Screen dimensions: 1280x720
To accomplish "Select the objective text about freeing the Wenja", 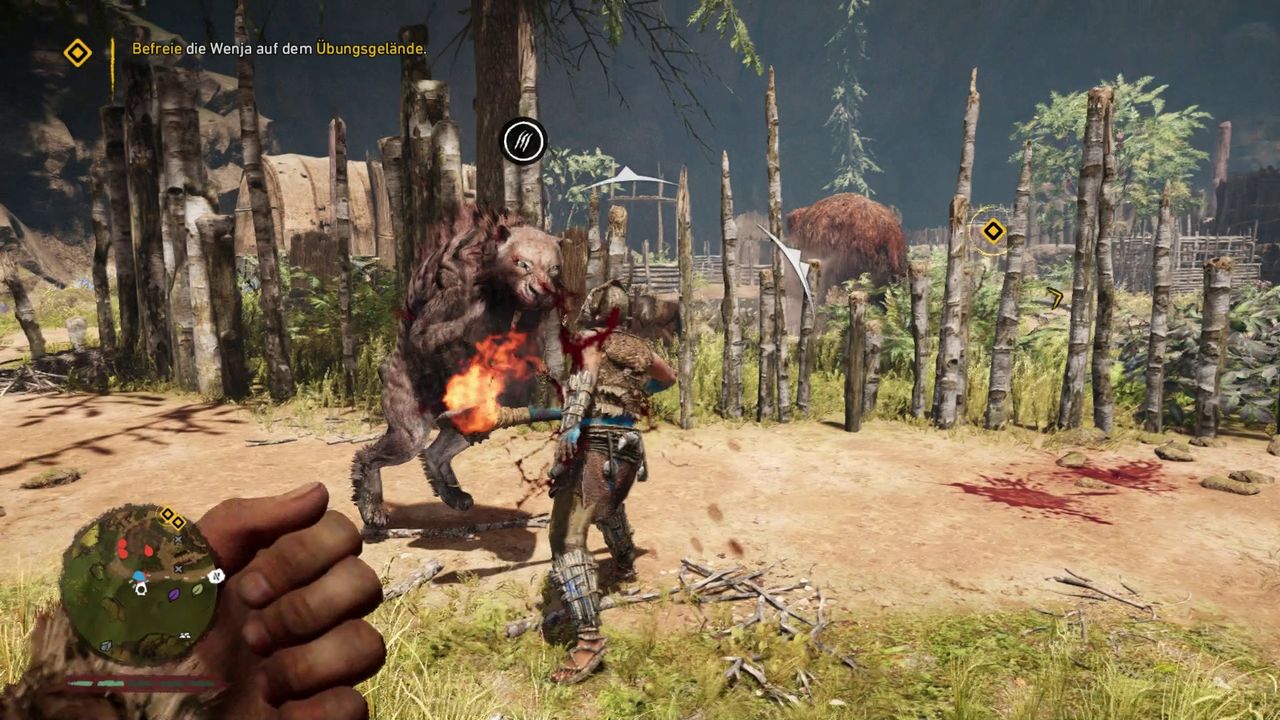I will click(x=279, y=48).
